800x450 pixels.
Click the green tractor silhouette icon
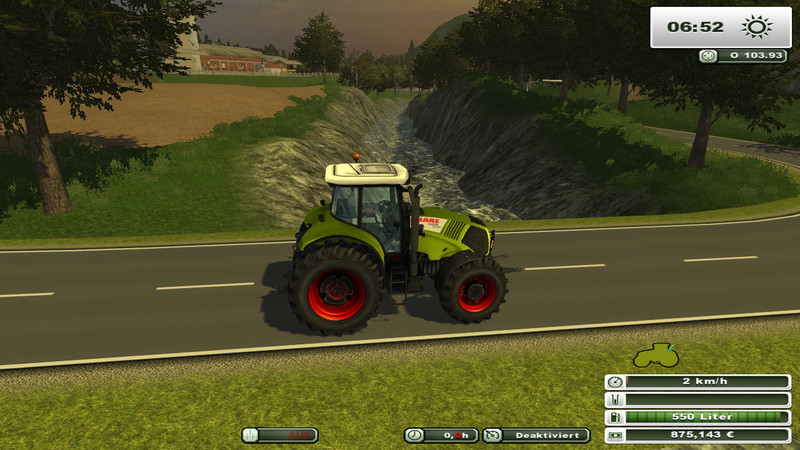(x=653, y=357)
